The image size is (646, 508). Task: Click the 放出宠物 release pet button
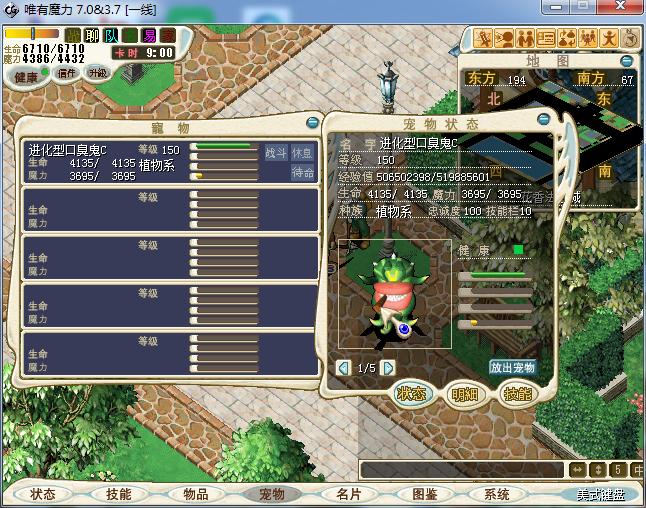pyautogui.click(x=513, y=367)
